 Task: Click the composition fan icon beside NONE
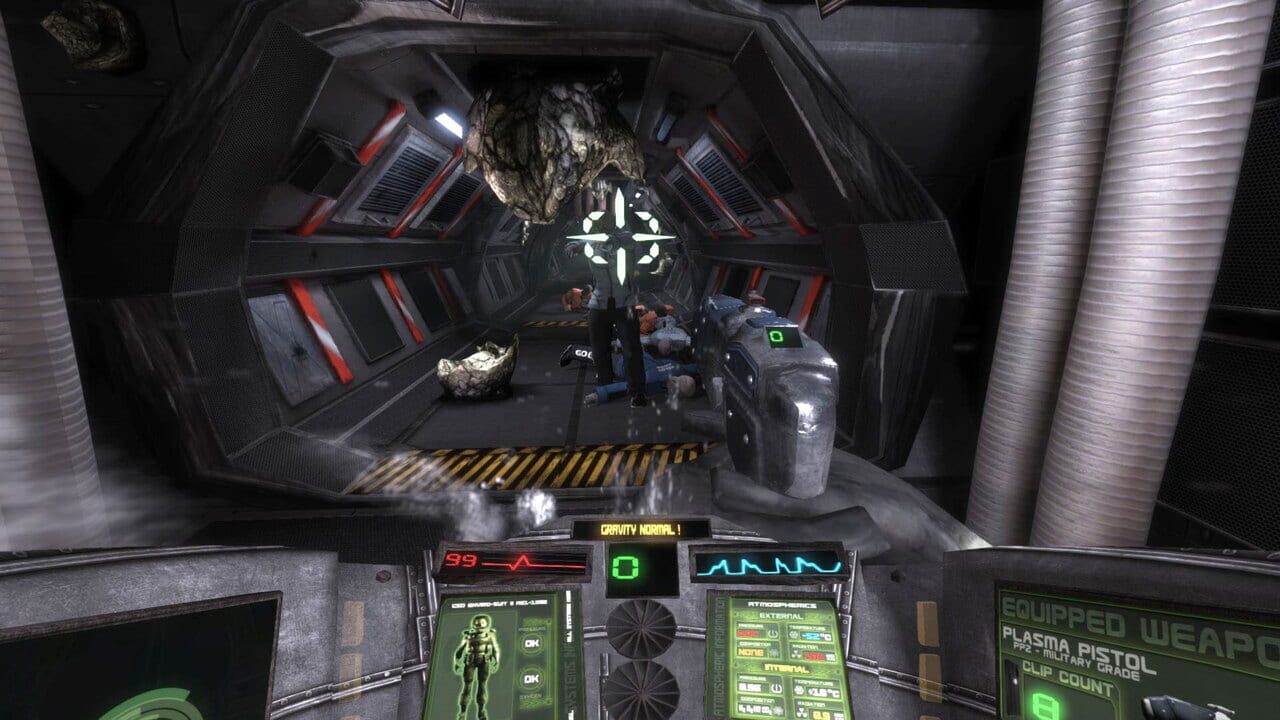point(775,652)
